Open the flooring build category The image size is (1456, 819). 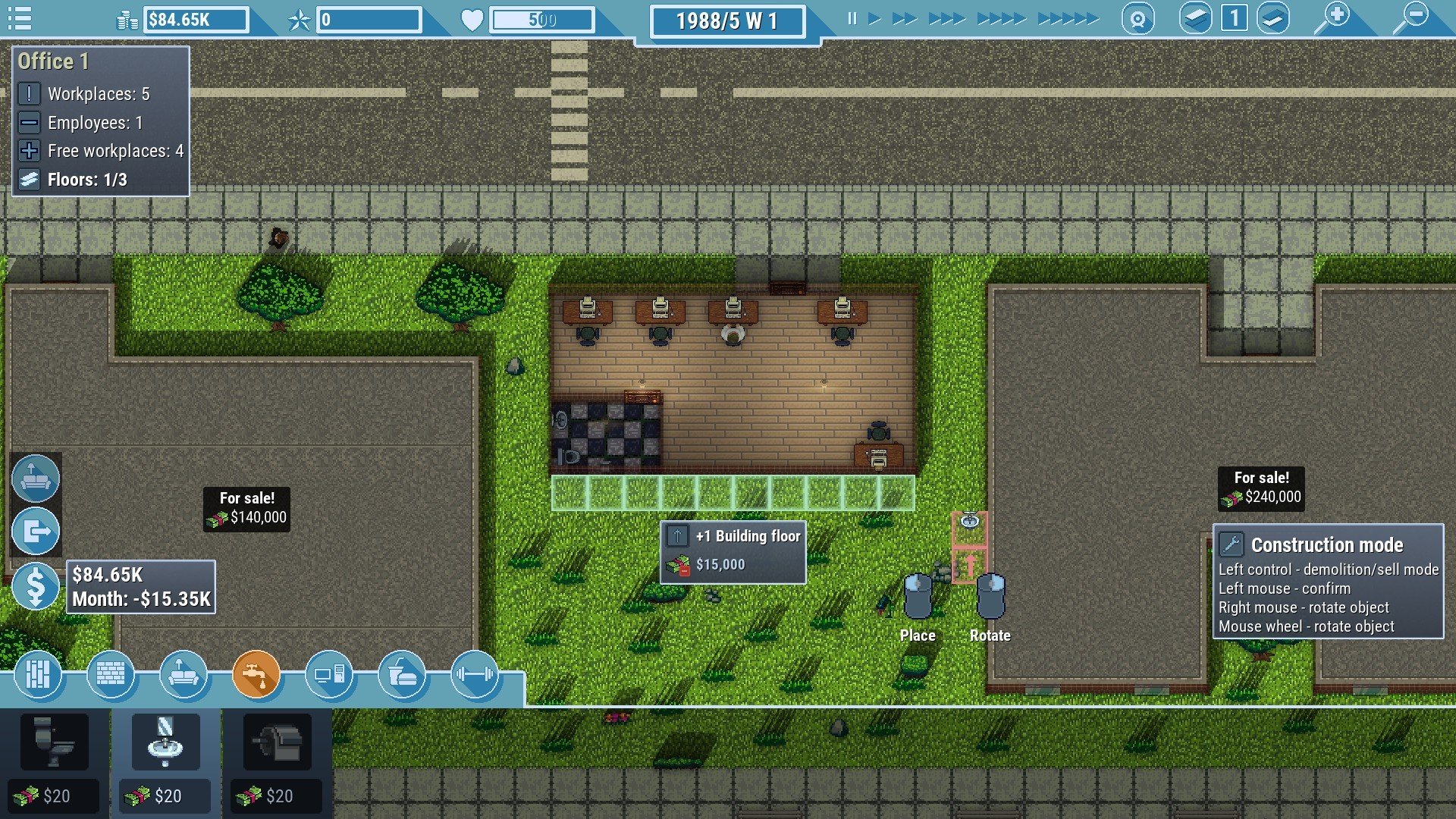click(39, 675)
